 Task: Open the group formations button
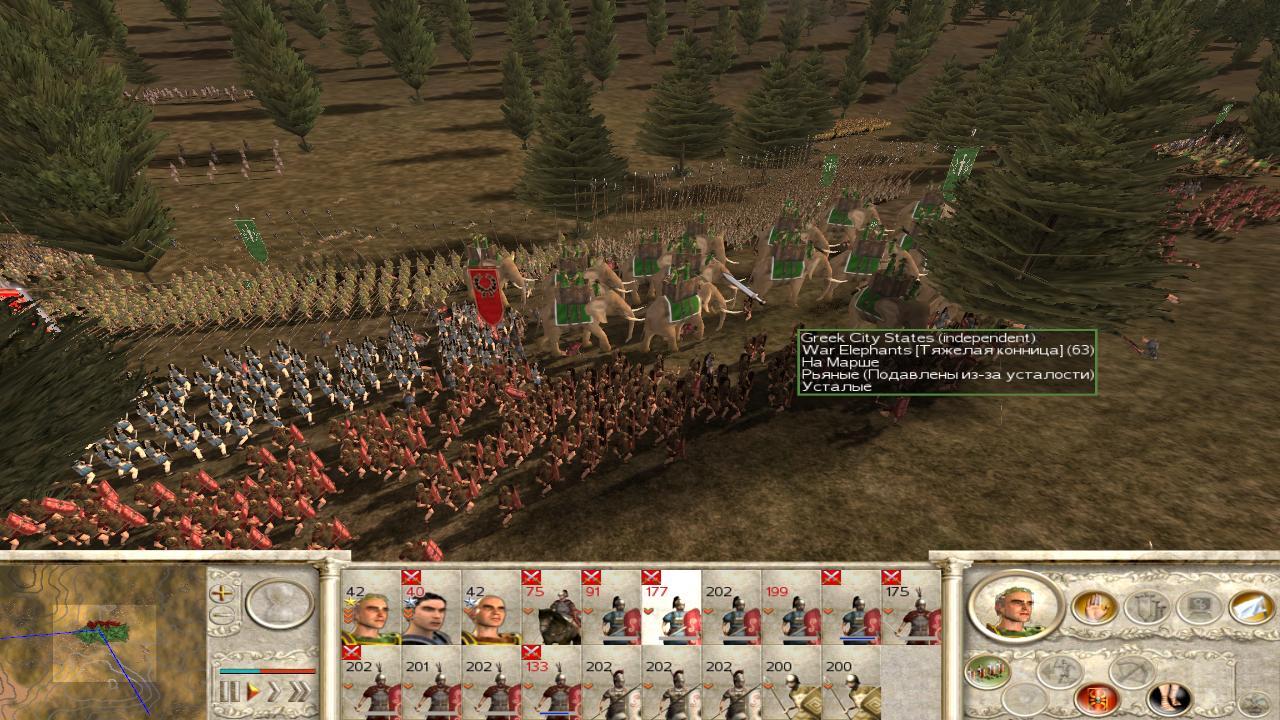(x=986, y=670)
